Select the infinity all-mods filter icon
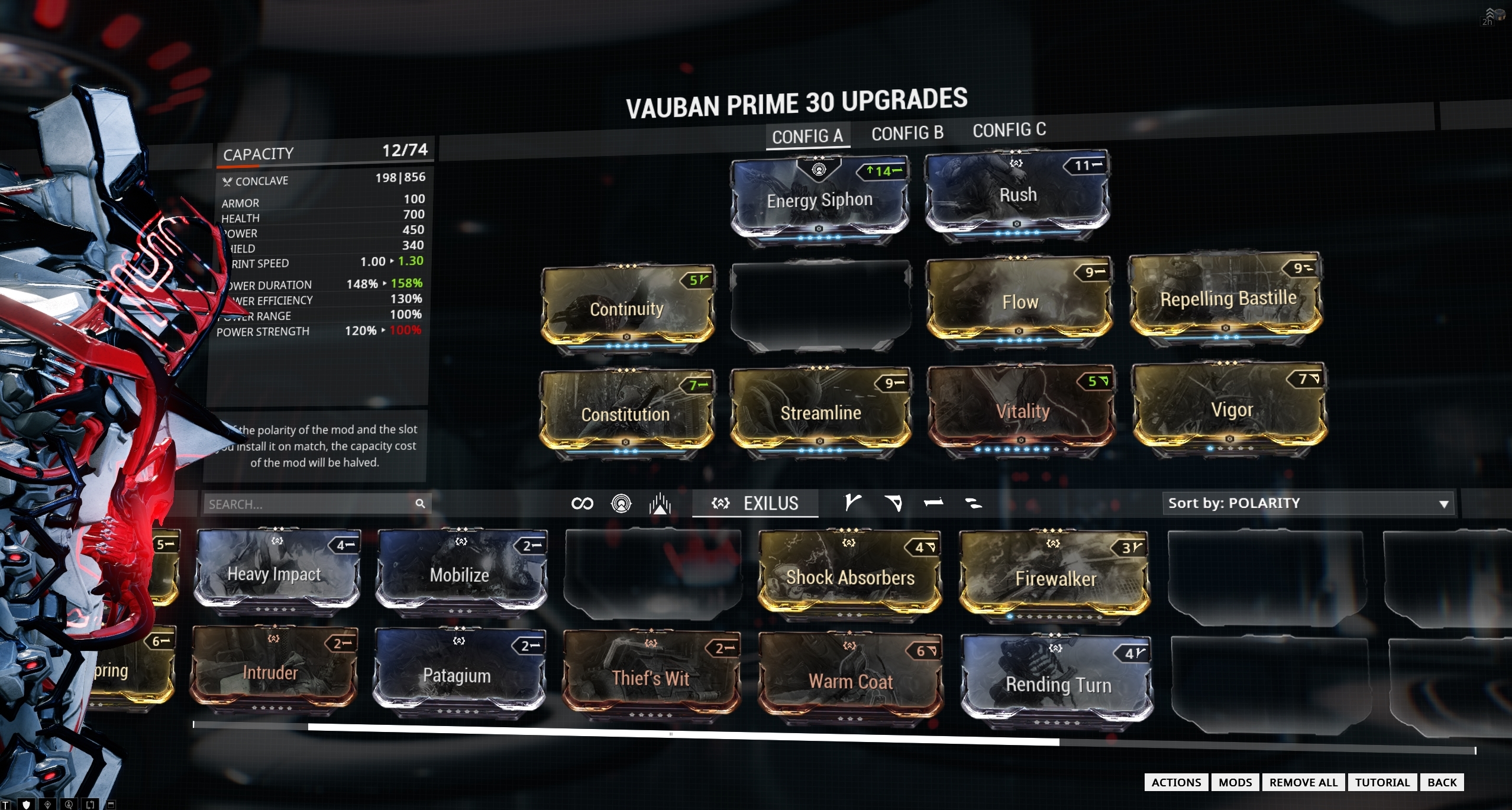Screen dimensions: 1512x810 (x=581, y=503)
